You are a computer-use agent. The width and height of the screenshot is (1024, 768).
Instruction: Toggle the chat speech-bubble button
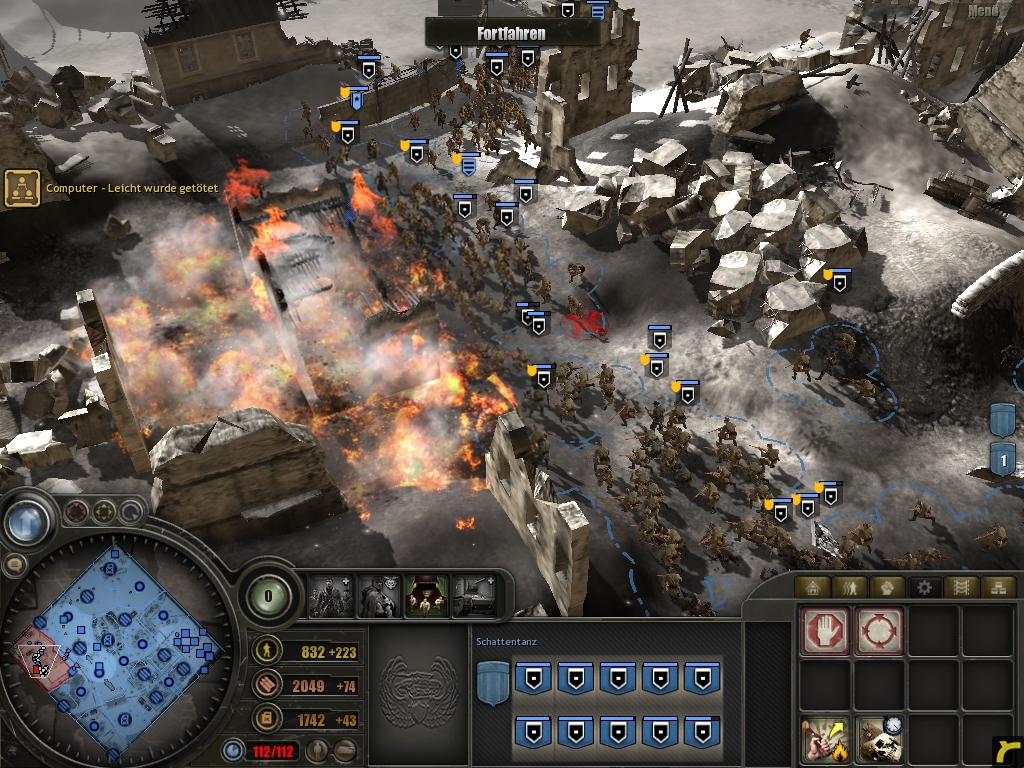[14, 565]
